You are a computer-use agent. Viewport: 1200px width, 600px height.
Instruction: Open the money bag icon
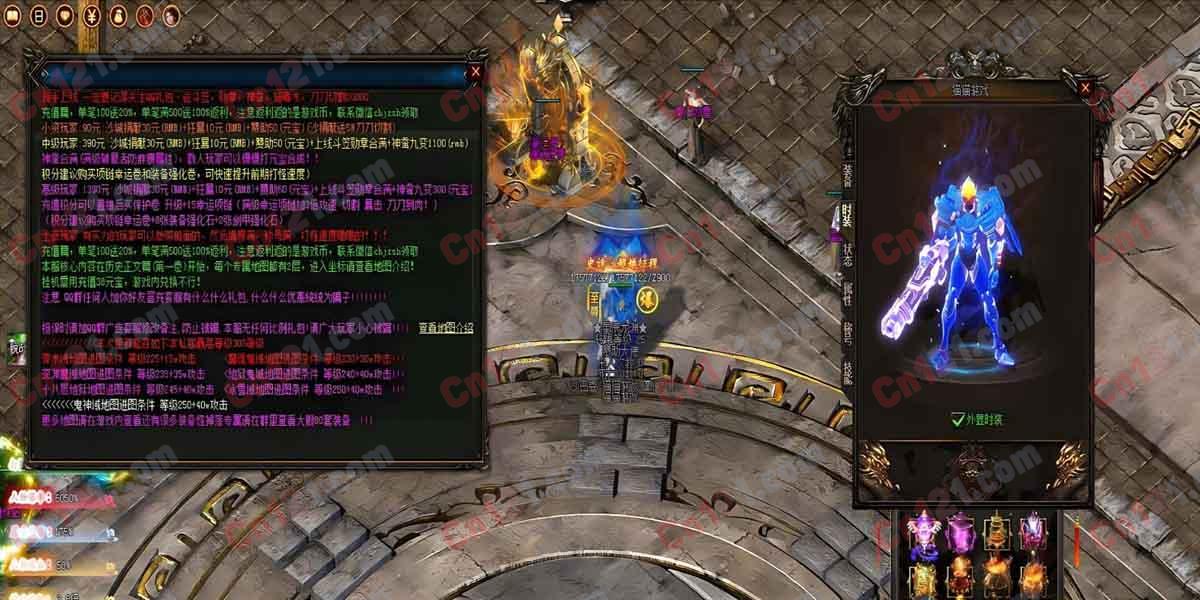coord(117,15)
